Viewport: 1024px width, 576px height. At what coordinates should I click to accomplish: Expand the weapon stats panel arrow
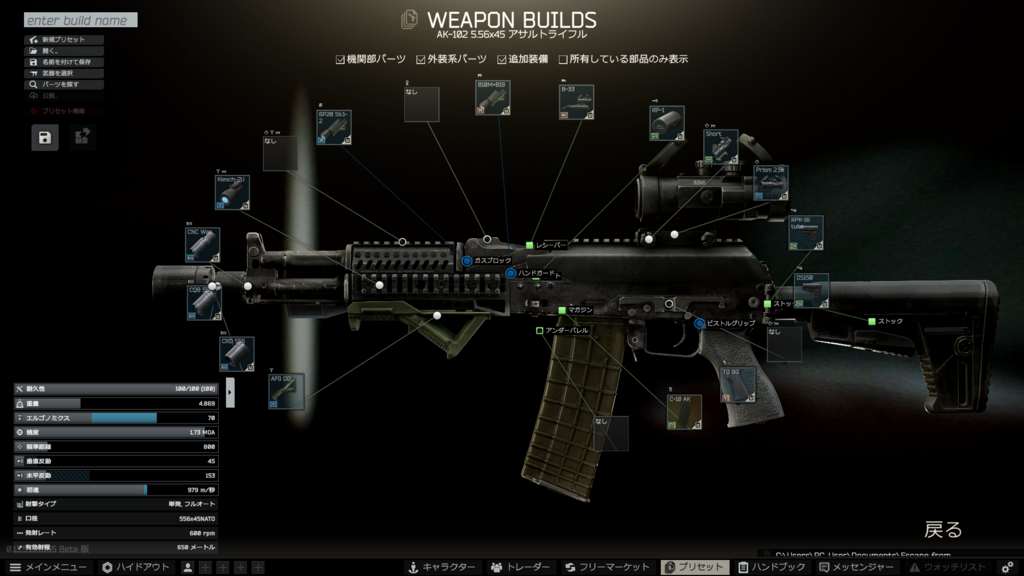coord(230,392)
